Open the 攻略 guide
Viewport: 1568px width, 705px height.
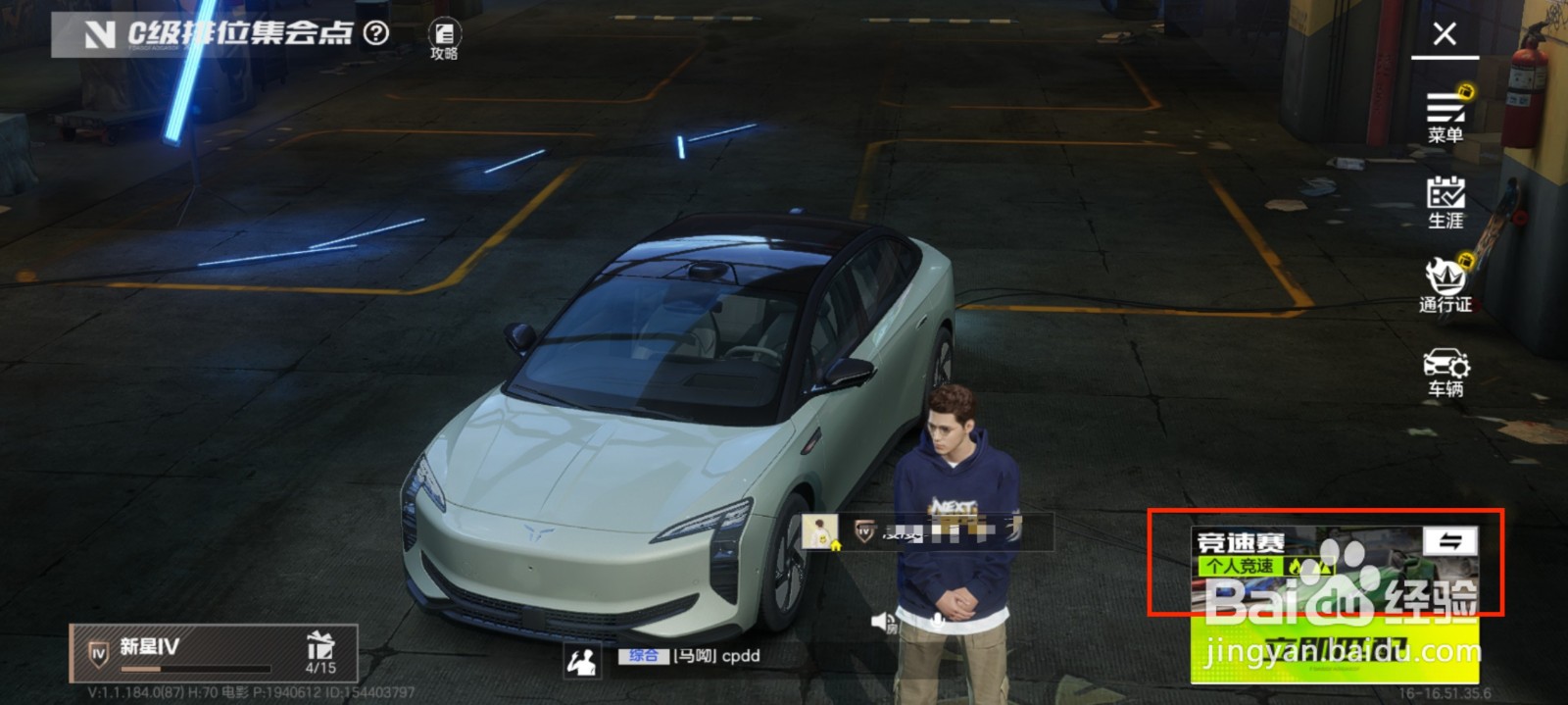coord(444,40)
